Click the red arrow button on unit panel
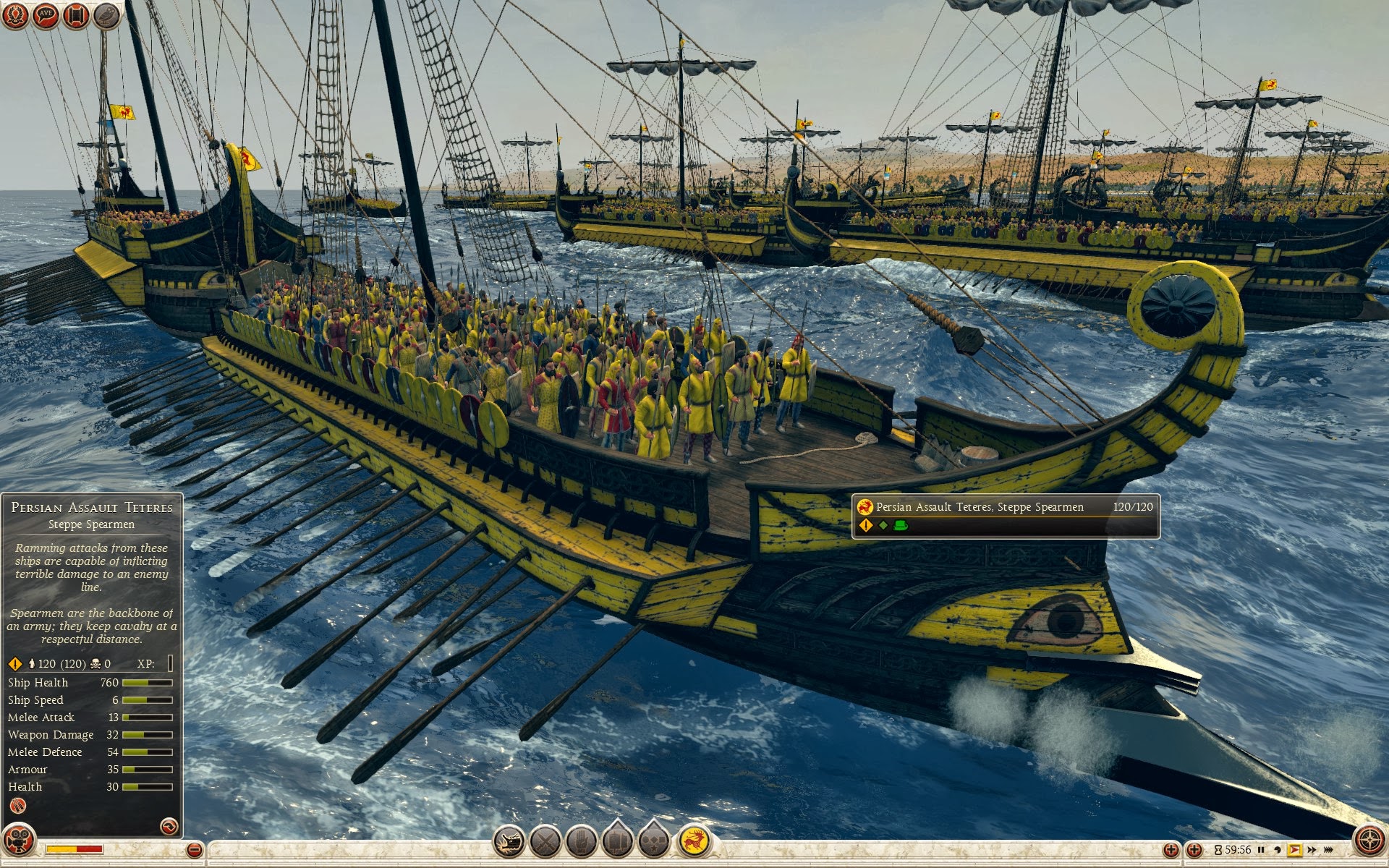The height and width of the screenshot is (868, 1389). (169, 825)
